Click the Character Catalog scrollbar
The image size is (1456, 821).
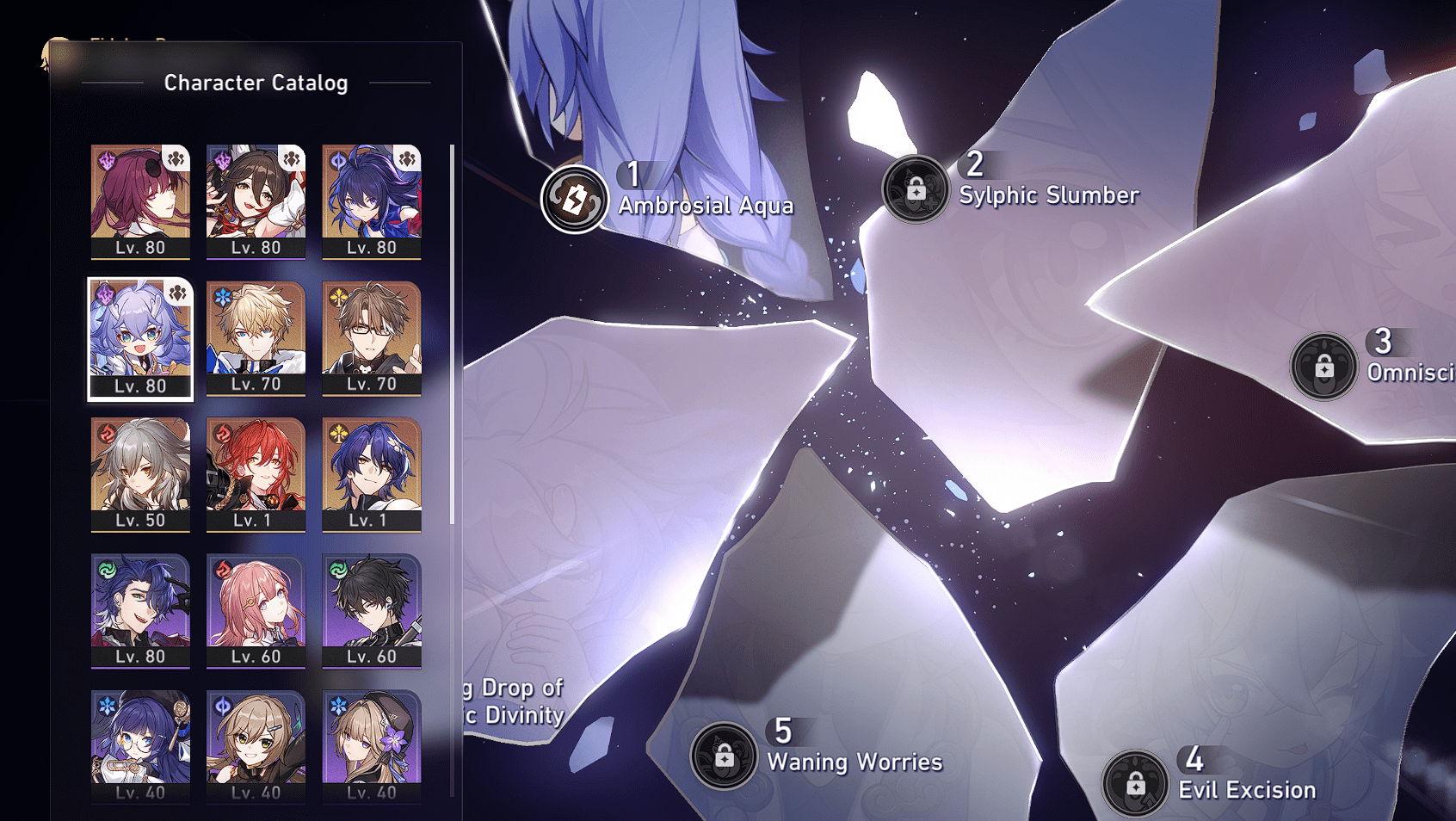pyautogui.click(x=452, y=334)
